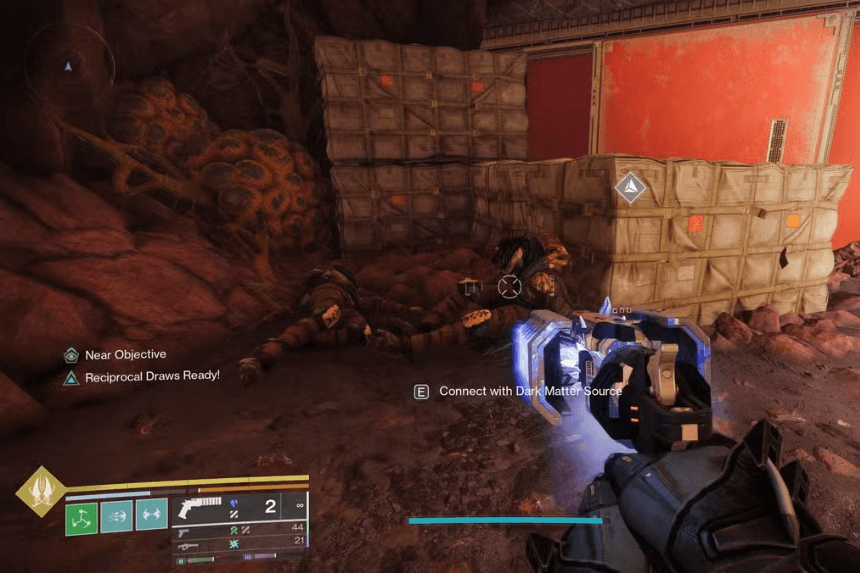Activate the green three-pronged grenade ability
The width and height of the screenshot is (860, 573).
point(81,517)
